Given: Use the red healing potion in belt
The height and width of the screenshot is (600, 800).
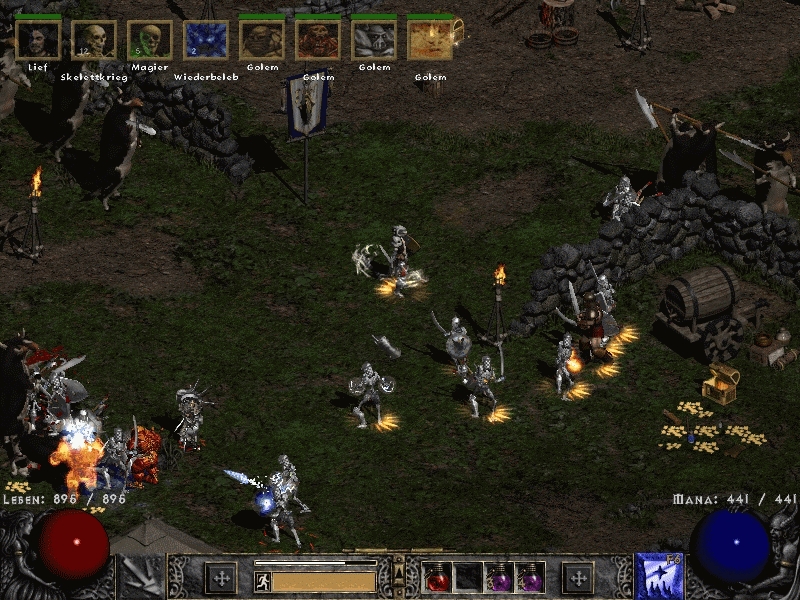Looking at the screenshot, I should click(438, 578).
